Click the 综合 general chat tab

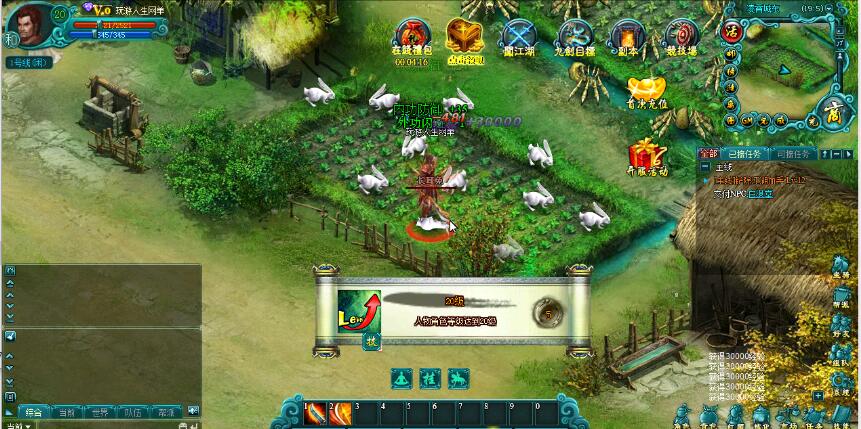coord(33,411)
